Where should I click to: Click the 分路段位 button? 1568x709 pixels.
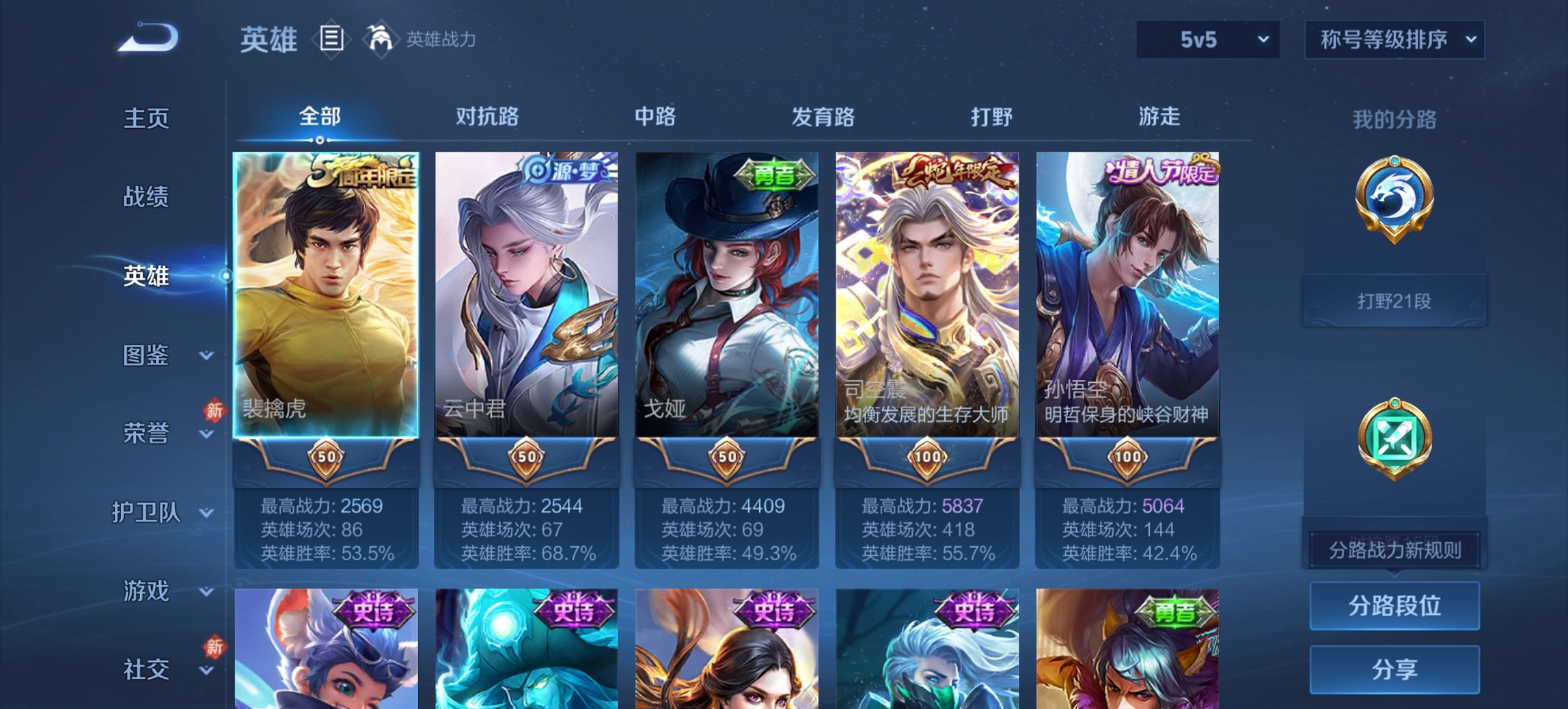point(1394,605)
